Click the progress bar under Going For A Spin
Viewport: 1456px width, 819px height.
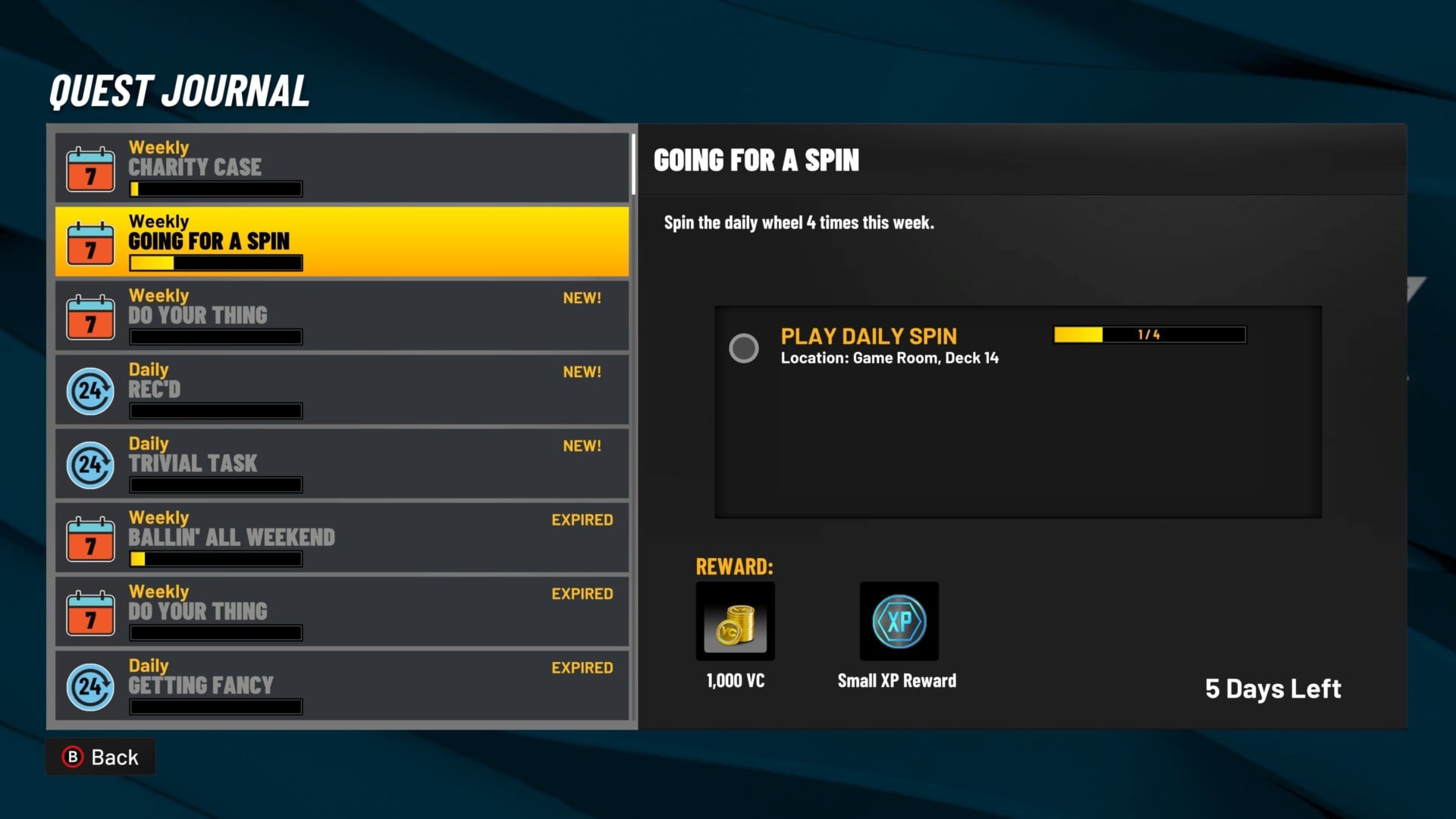tap(215, 263)
